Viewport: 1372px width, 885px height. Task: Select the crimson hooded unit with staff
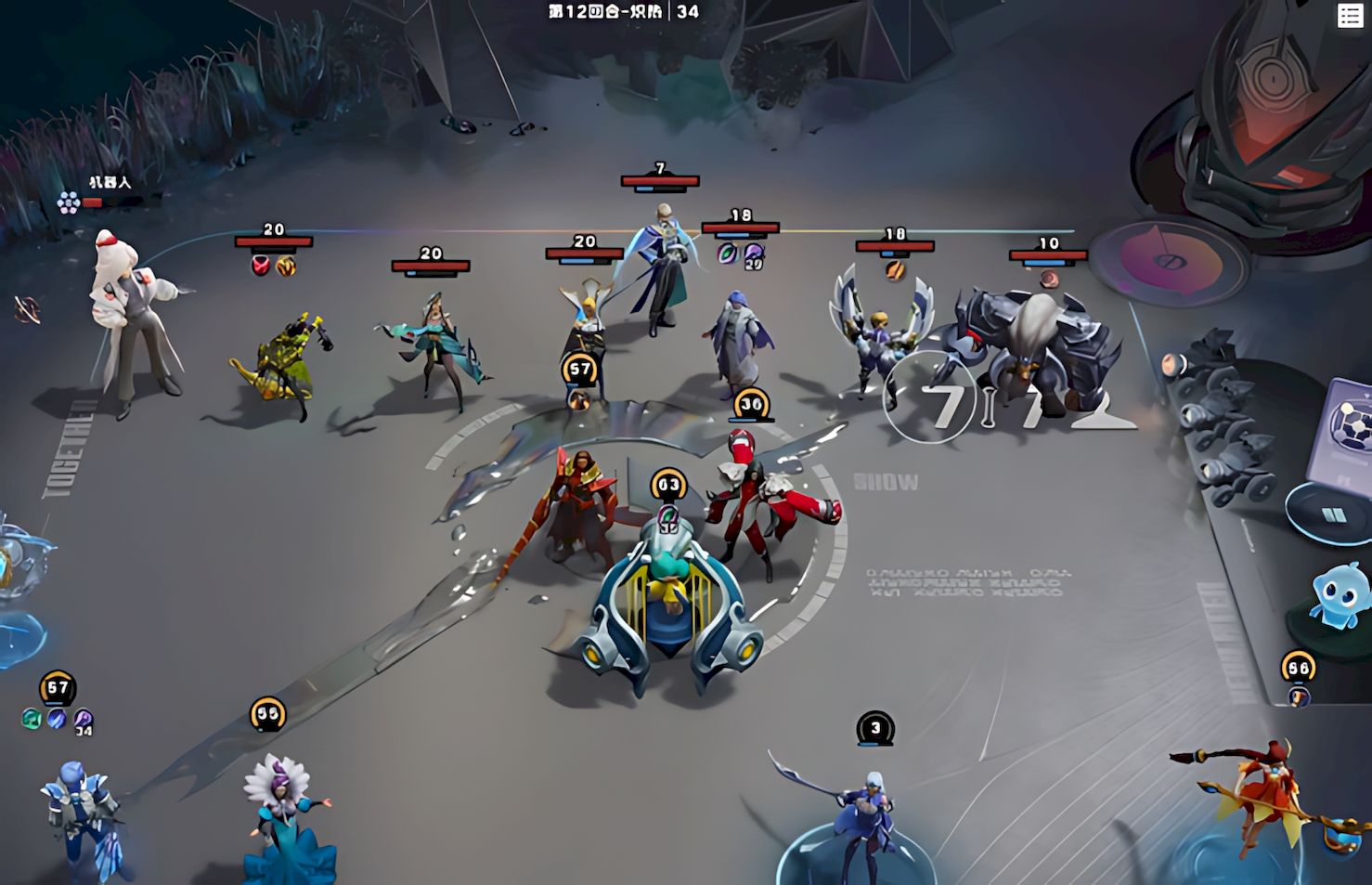[x=577, y=506]
